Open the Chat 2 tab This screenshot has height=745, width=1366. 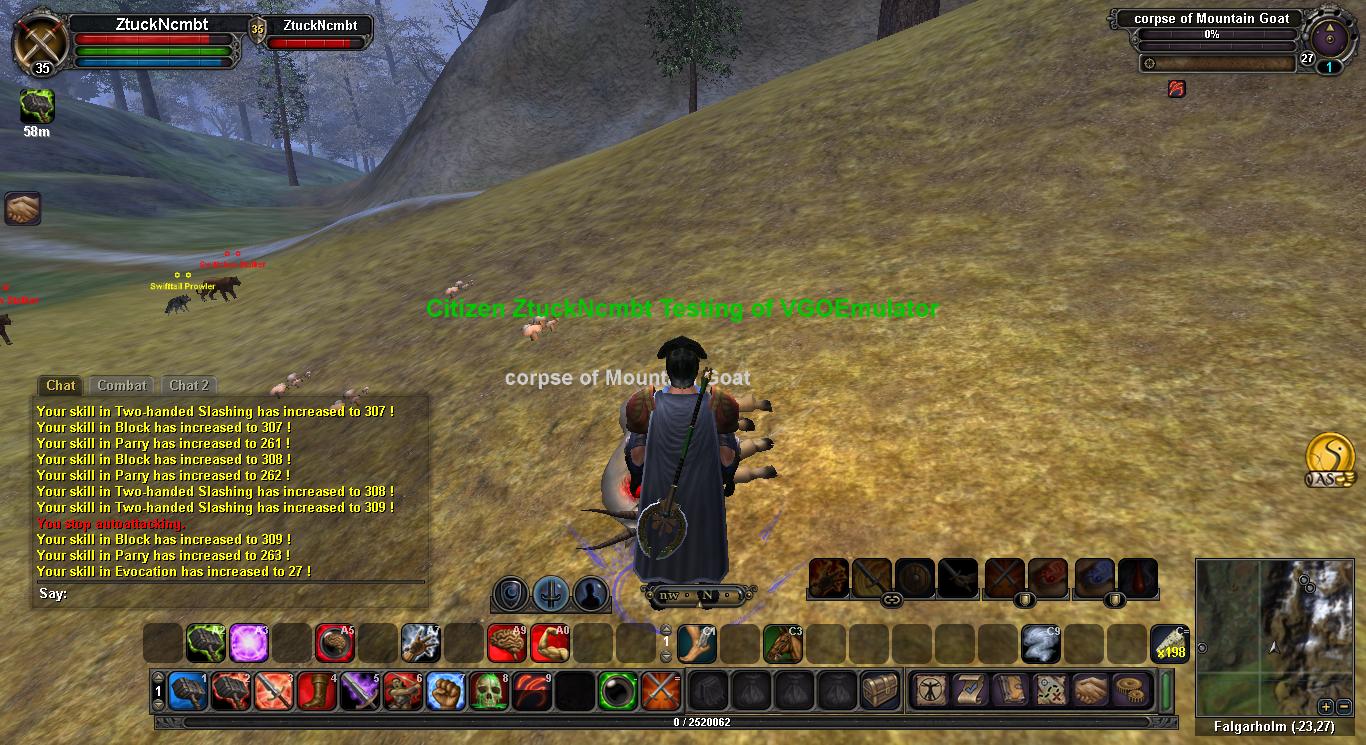pos(189,385)
